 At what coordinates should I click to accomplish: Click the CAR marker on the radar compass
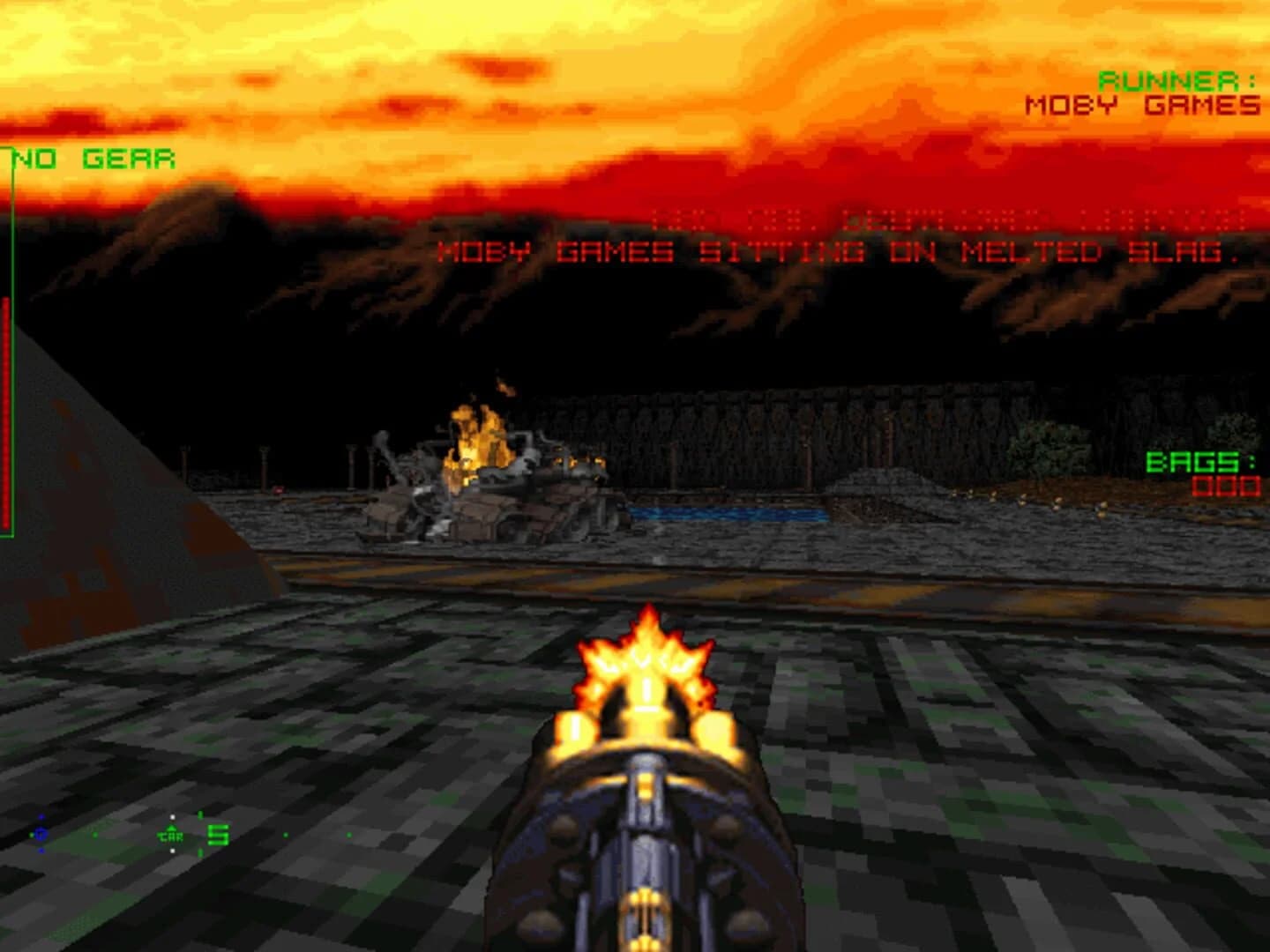point(170,836)
